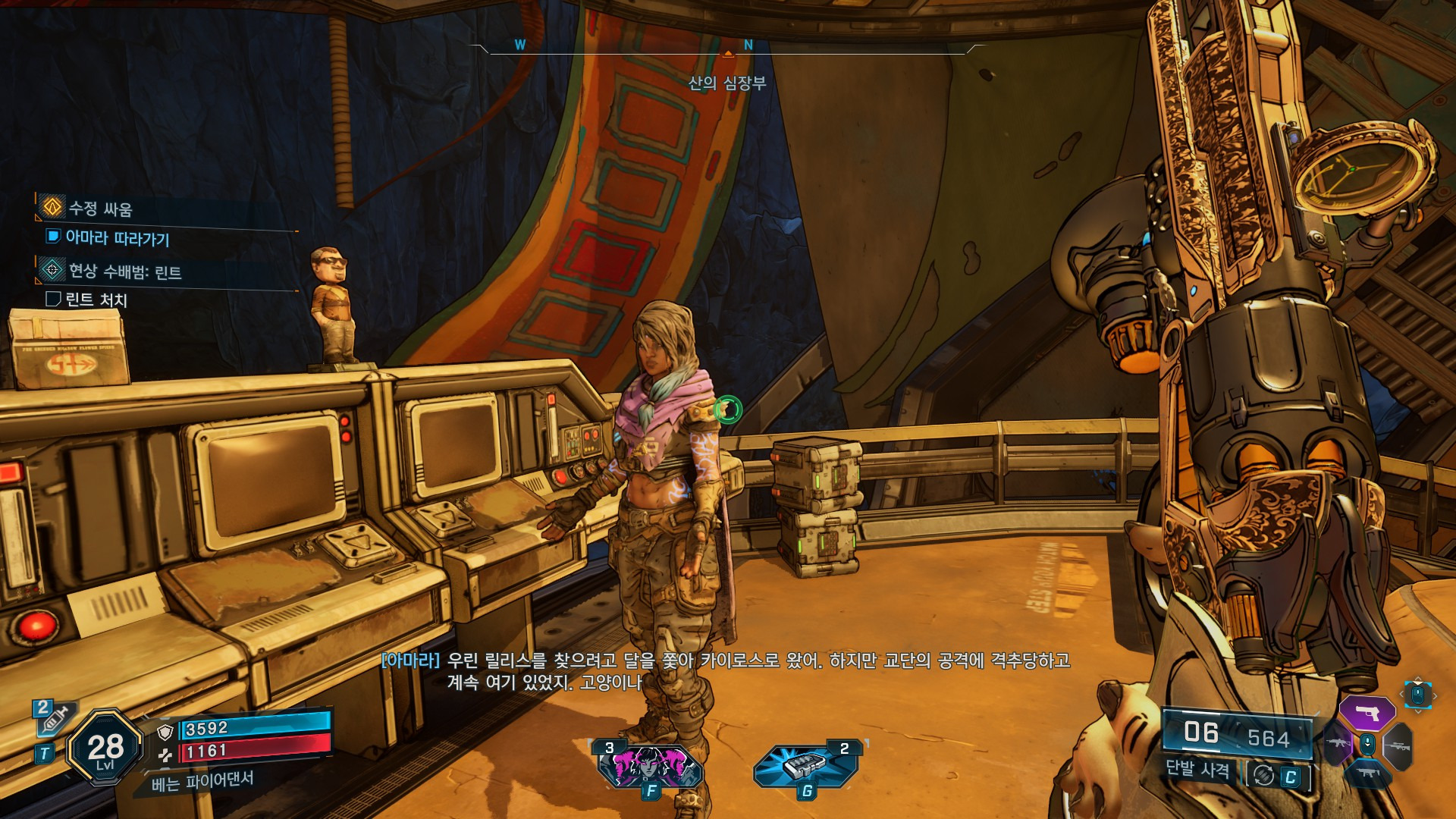Open the level 28 character badge
This screenshot has width=1456, height=819.
(105, 748)
